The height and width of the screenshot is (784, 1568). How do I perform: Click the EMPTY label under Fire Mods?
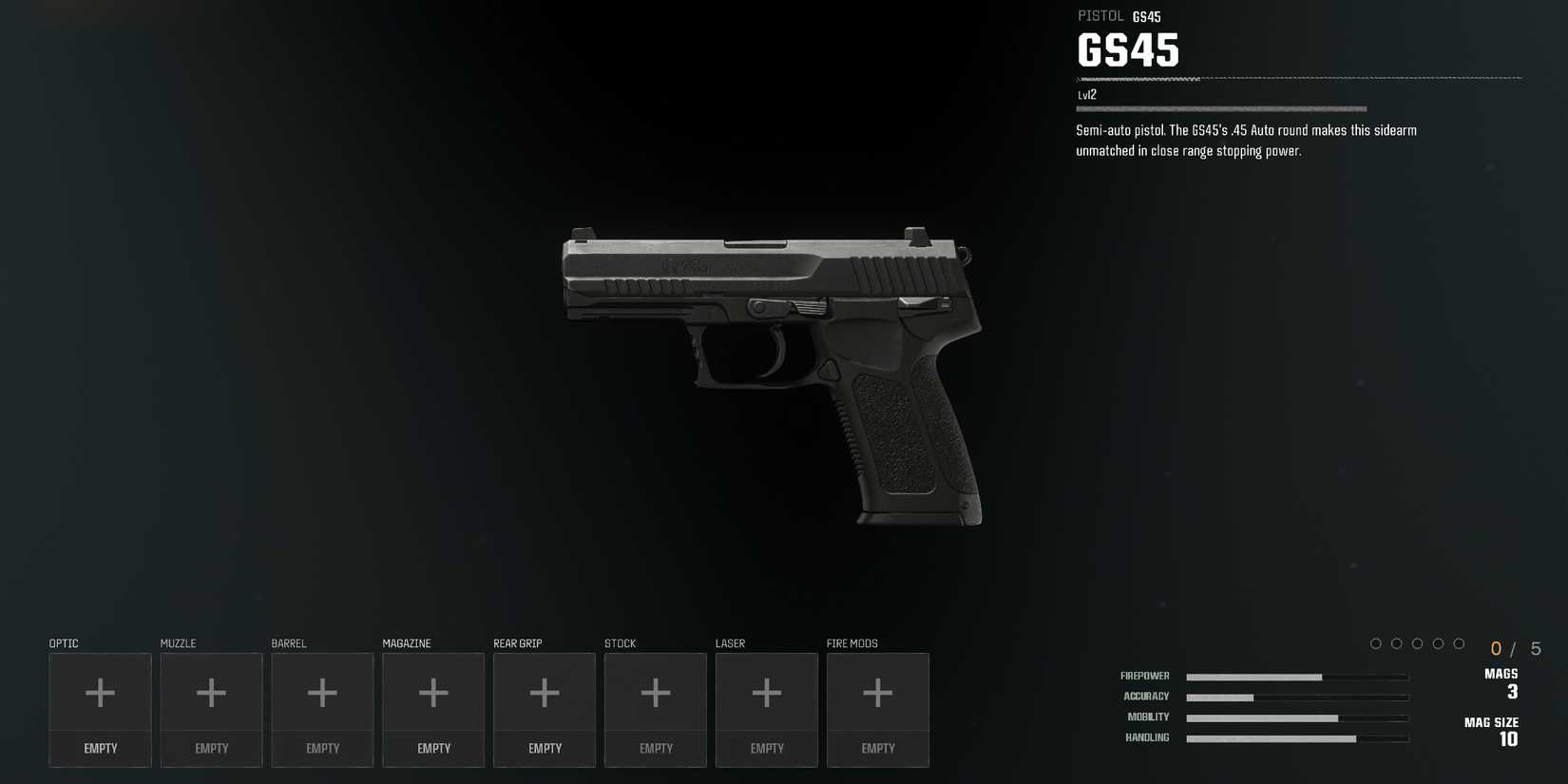877,748
